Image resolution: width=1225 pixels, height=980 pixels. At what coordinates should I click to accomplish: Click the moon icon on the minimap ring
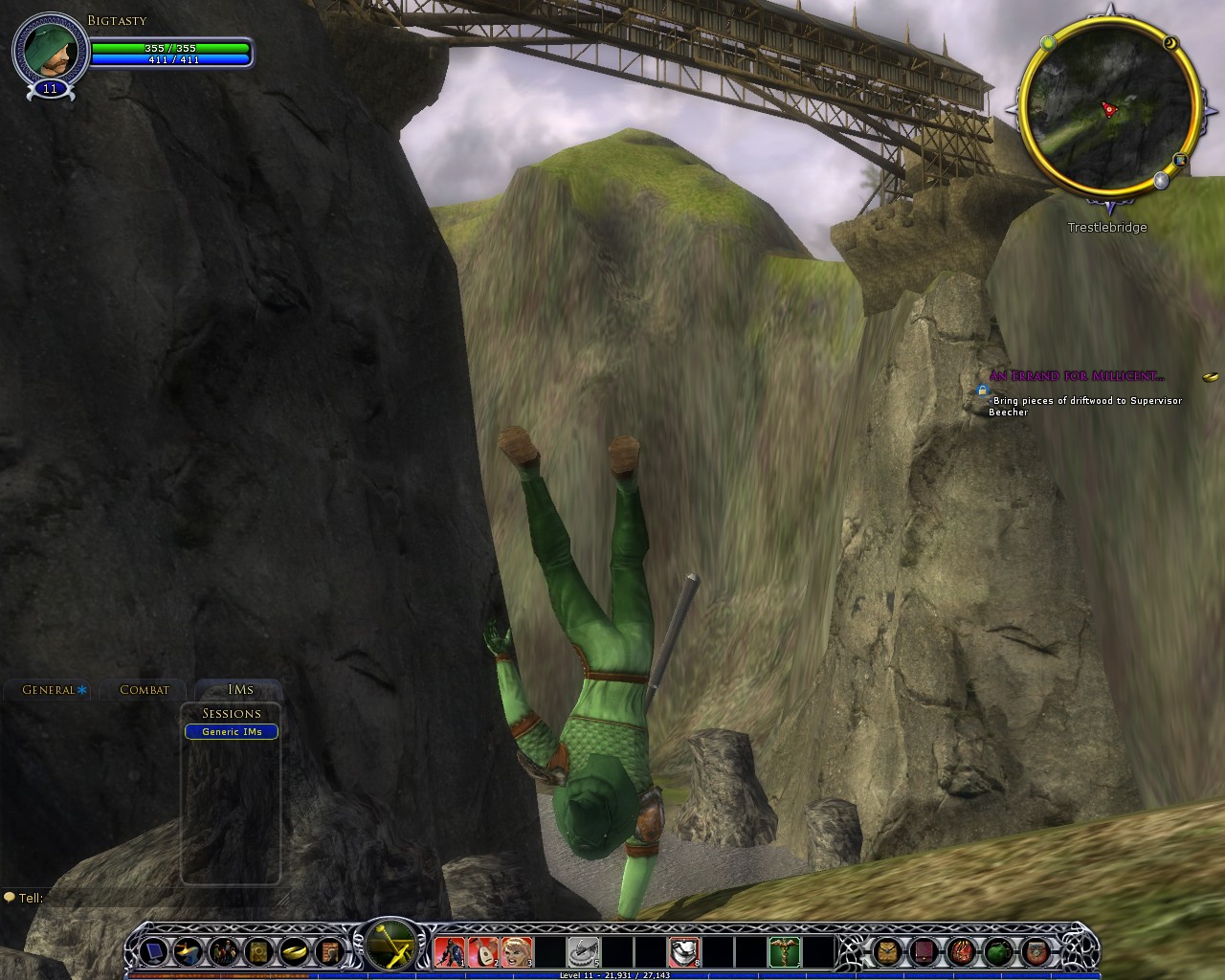1170,44
